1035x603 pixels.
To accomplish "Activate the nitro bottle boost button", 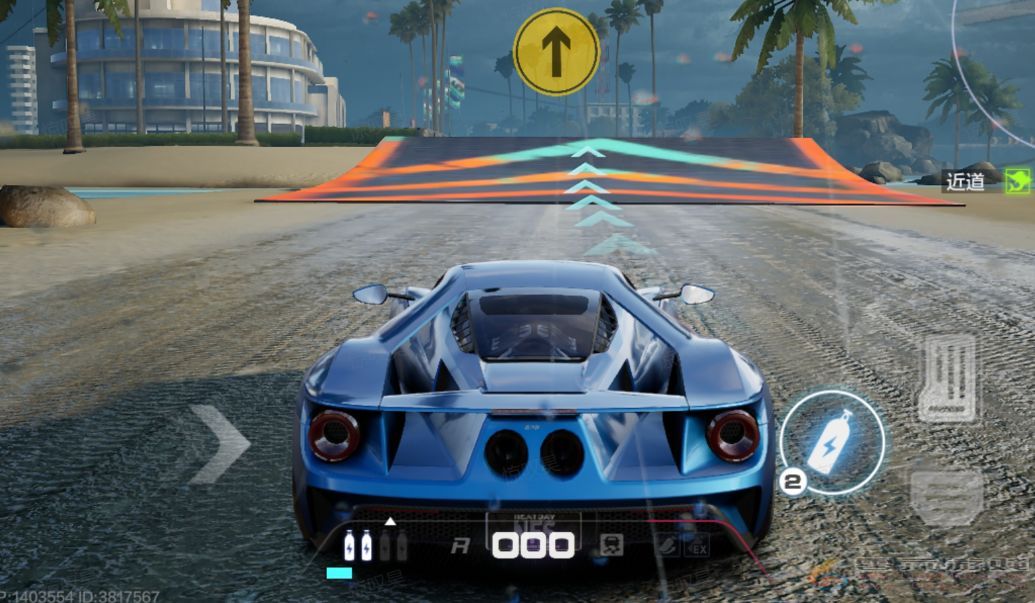I will (832, 442).
